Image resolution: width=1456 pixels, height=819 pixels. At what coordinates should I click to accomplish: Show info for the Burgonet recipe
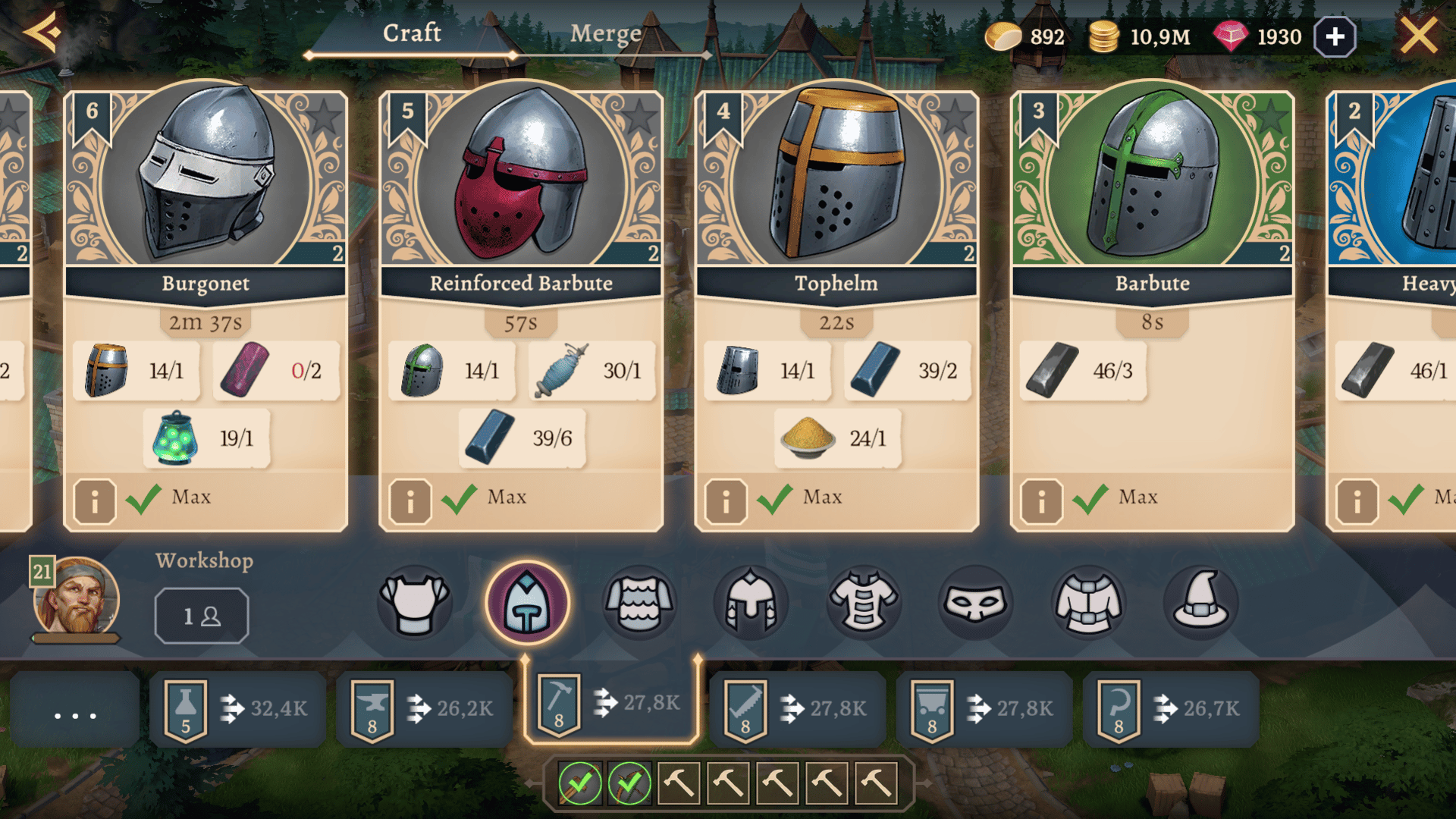95,500
